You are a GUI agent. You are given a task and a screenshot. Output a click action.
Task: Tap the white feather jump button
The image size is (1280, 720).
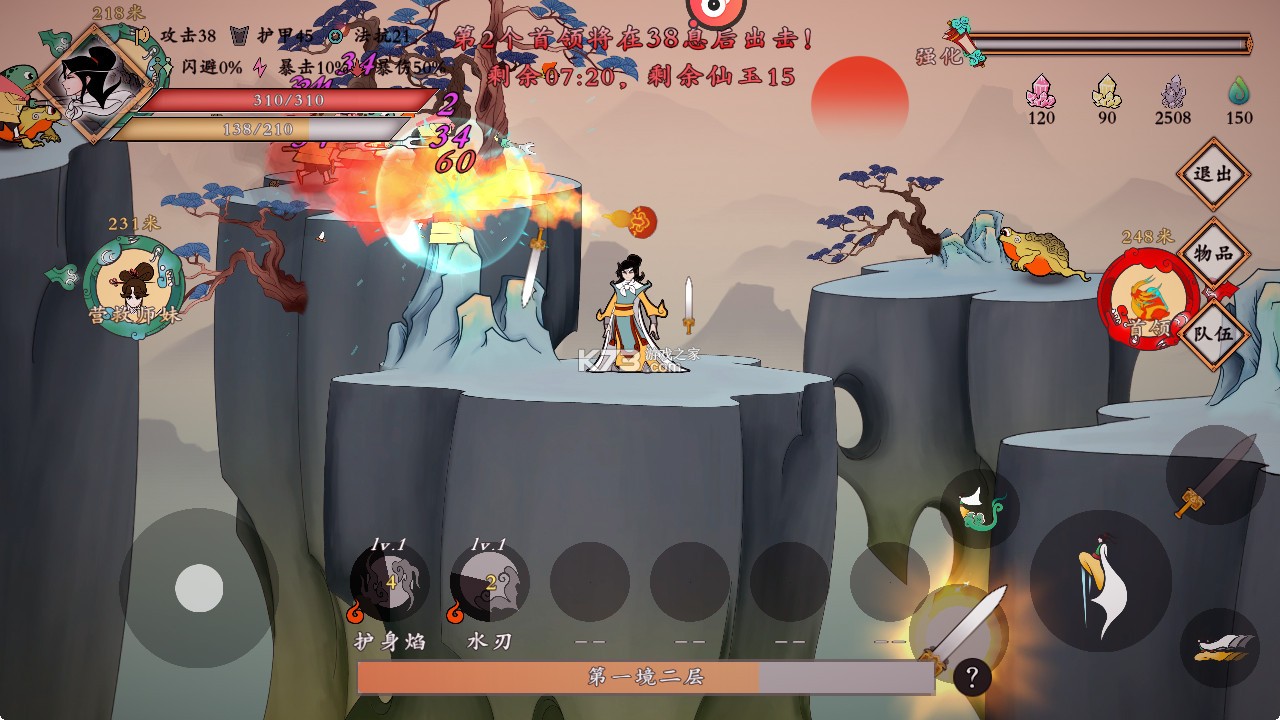[1100, 581]
